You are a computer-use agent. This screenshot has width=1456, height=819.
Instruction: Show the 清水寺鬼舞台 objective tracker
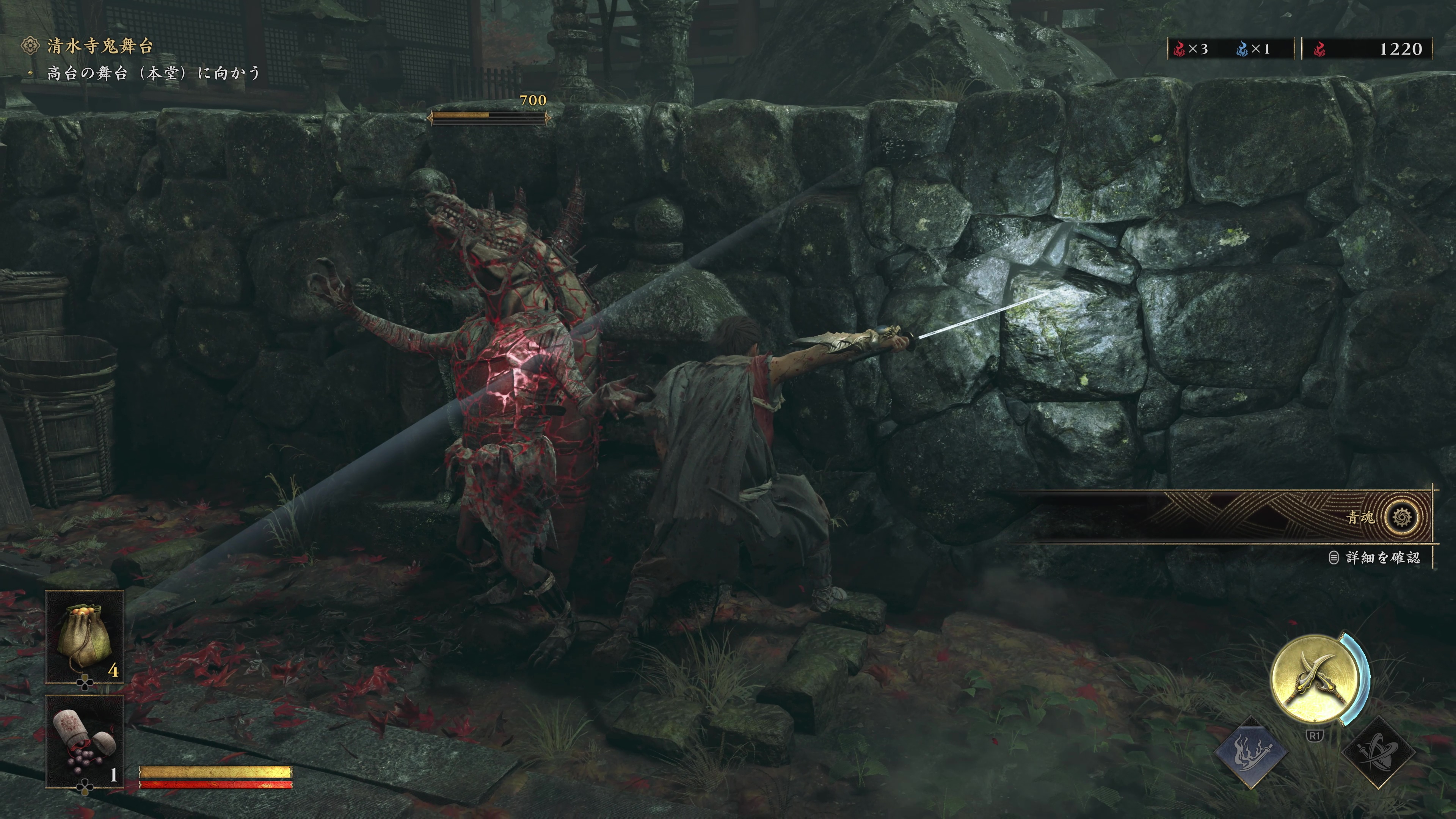99,46
